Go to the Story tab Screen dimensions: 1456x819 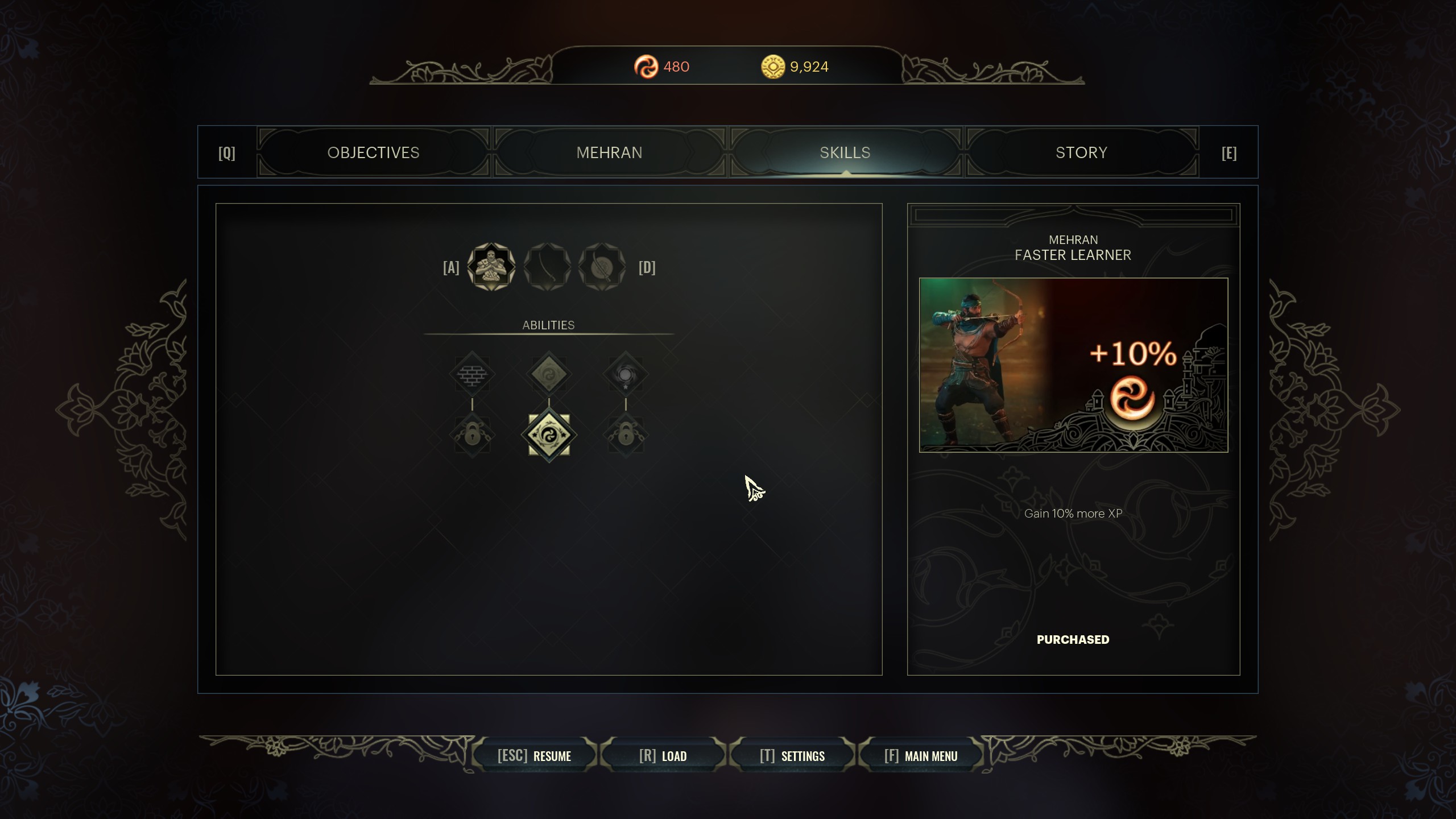point(1081,152)
